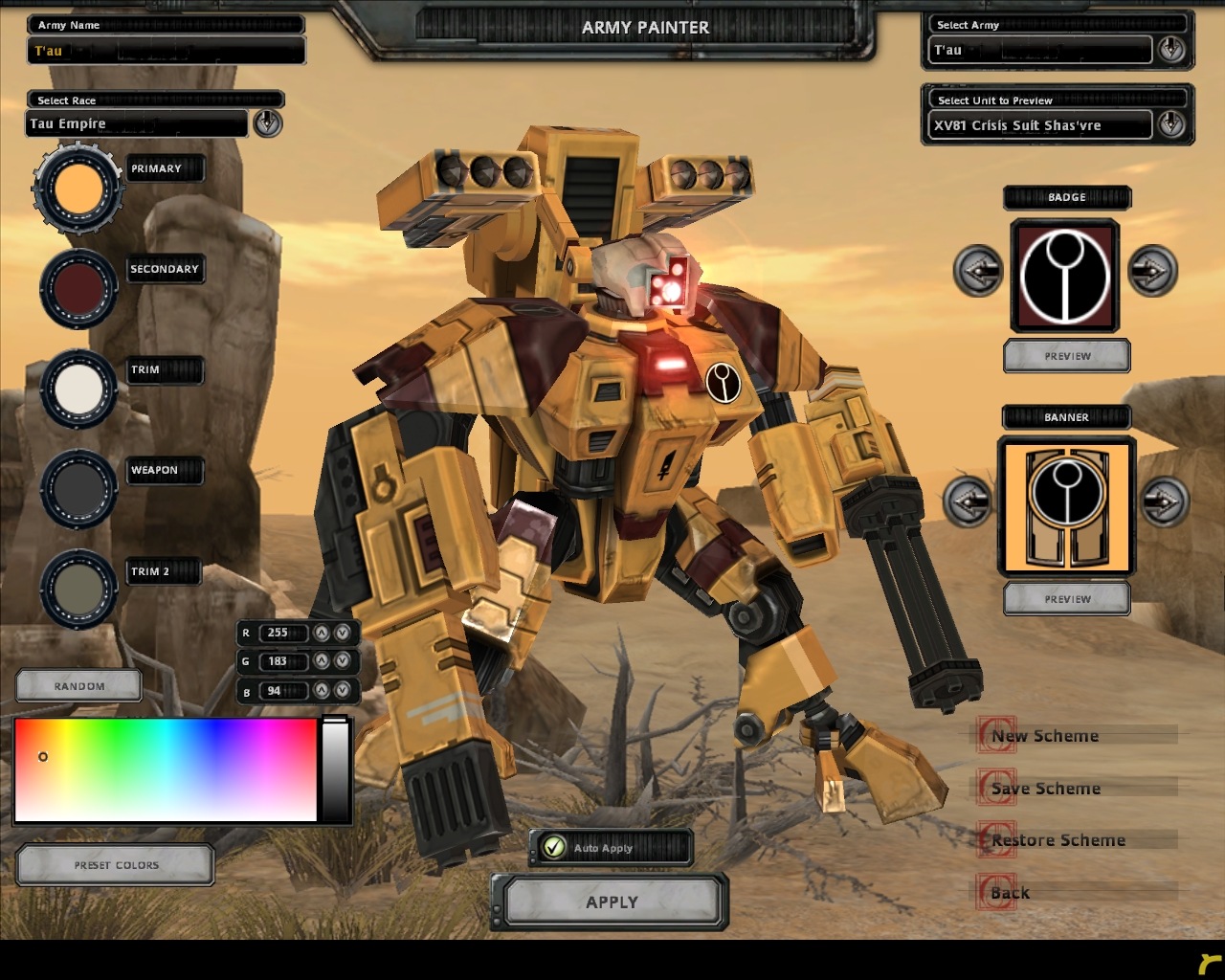Show the next badge design
Screen dimensions: 1225x980
tap(1151, 271)
